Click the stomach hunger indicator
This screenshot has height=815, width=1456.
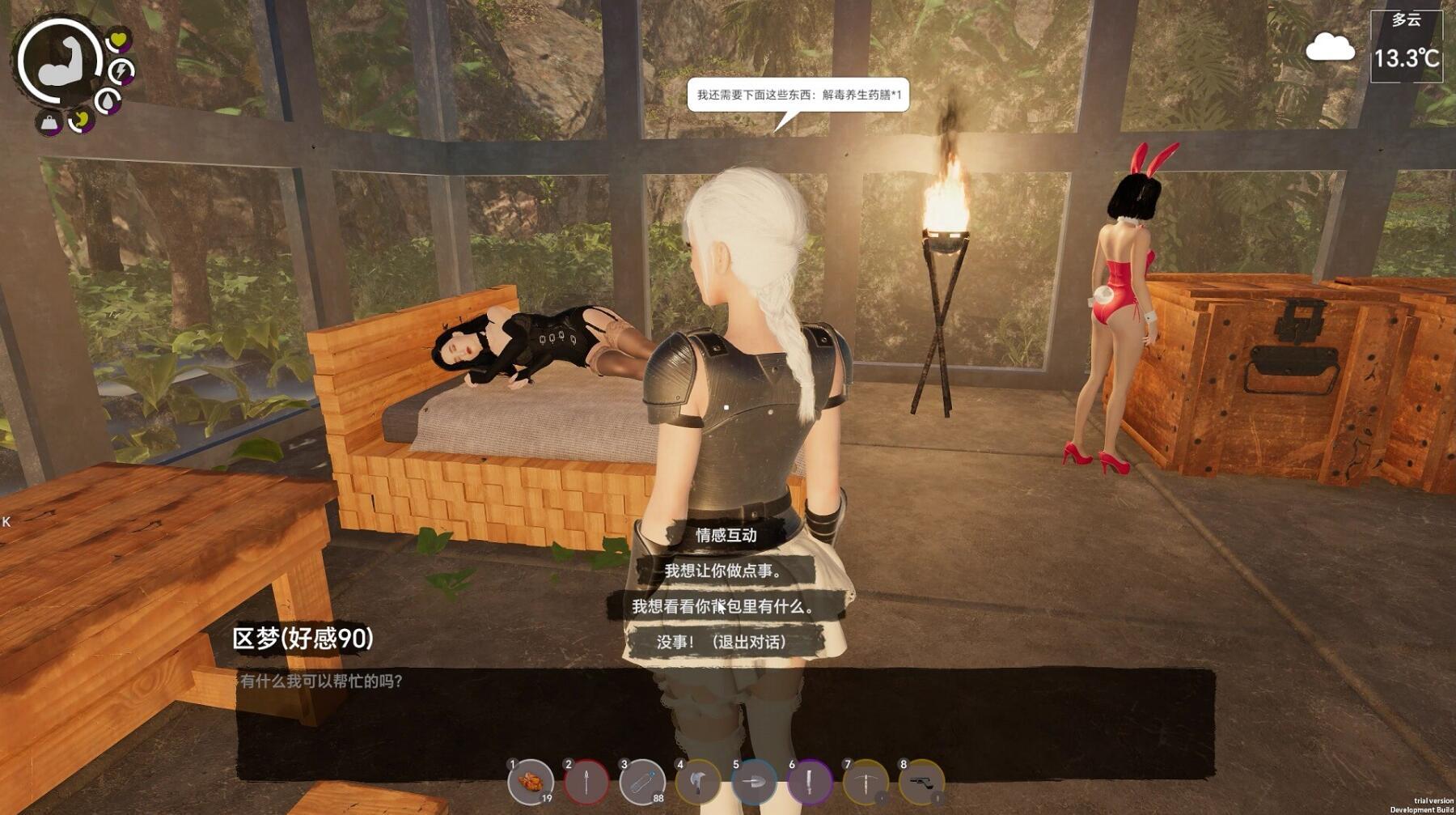pos(82,122)
